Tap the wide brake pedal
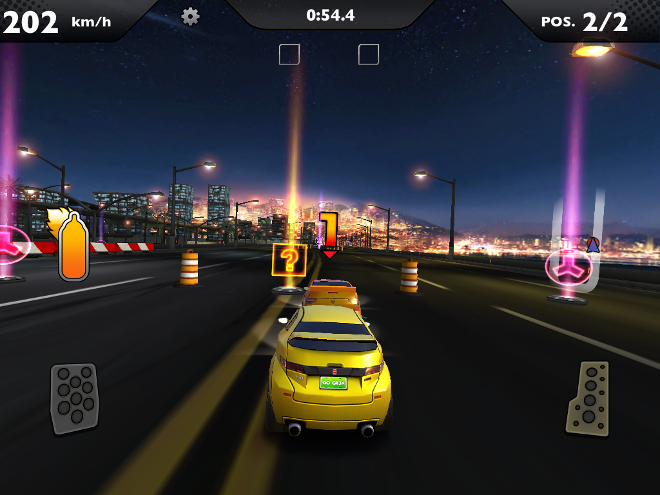The height and width of the screenshot is (495, 660). tap(75, 398)
